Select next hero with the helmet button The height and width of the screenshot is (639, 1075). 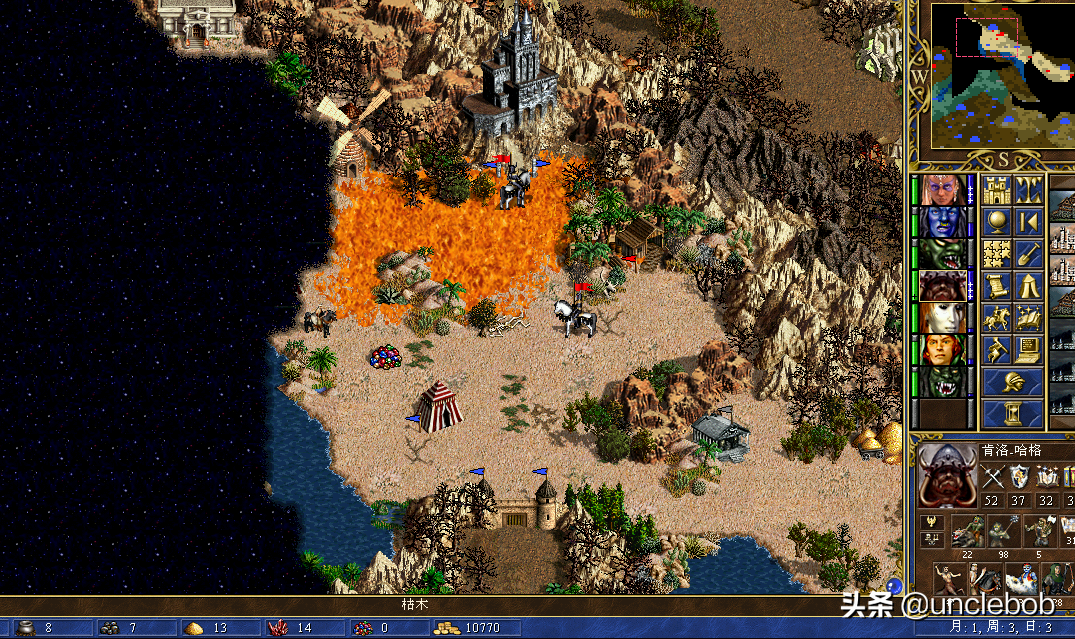pos(1013,382)
